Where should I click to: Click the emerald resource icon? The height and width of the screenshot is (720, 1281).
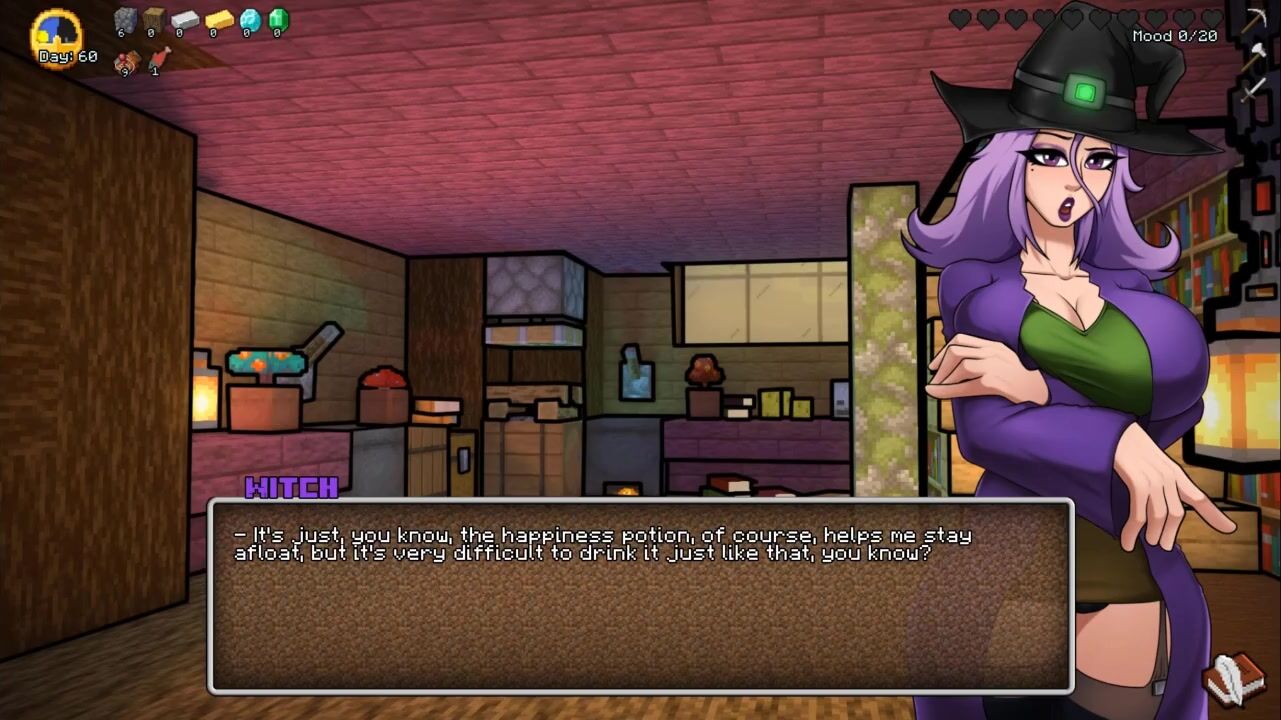pos(278,19)
